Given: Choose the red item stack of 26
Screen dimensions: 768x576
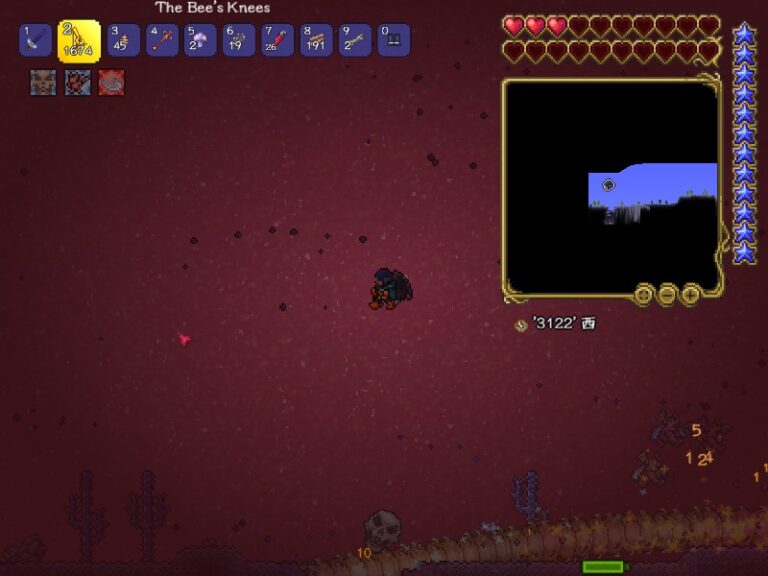Looking at the screenshot, I should point(277,41).
